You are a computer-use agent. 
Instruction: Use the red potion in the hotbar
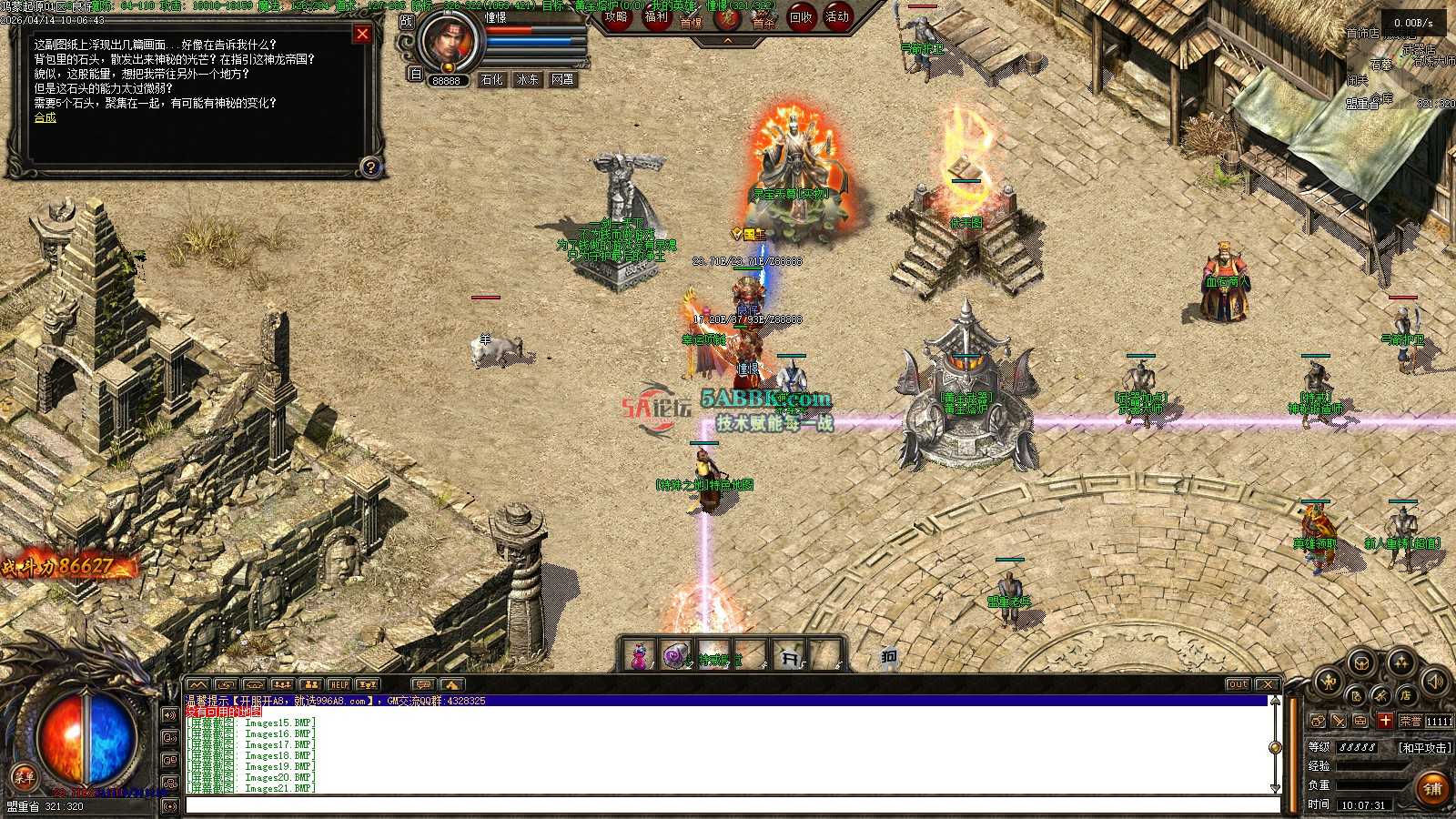click(x=640, y=655)
